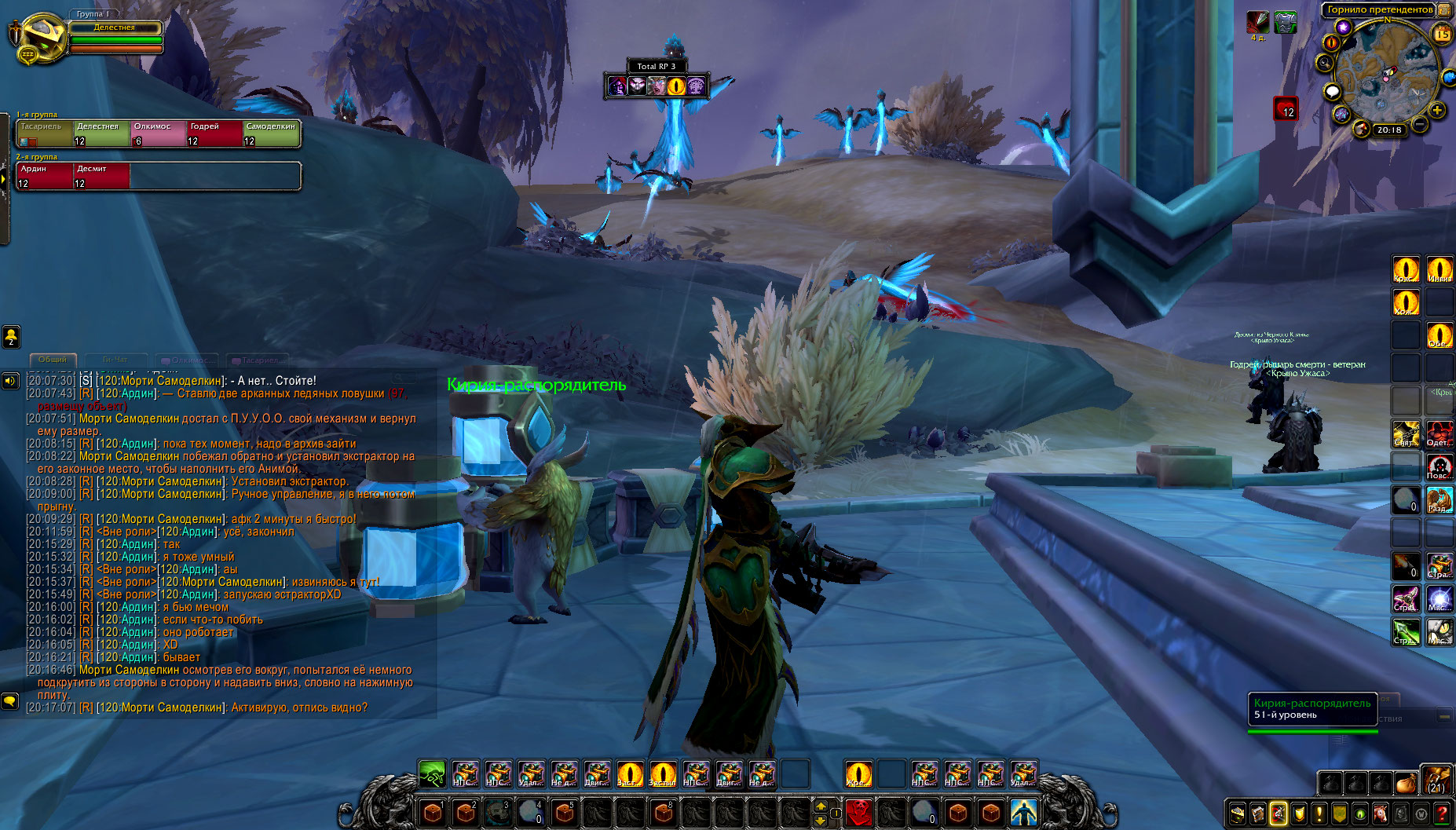Open the quest log exclamation mark icon
Image resolution: width=1456 pixels, height=830 pixels.
pos(1319,814)
